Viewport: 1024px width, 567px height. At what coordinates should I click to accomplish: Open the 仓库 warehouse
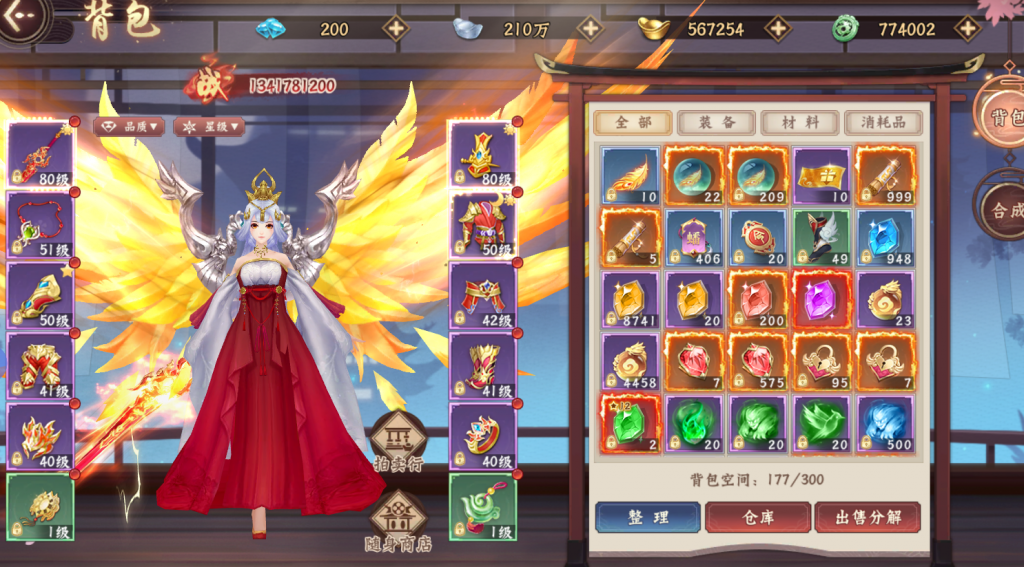[757, 517]
